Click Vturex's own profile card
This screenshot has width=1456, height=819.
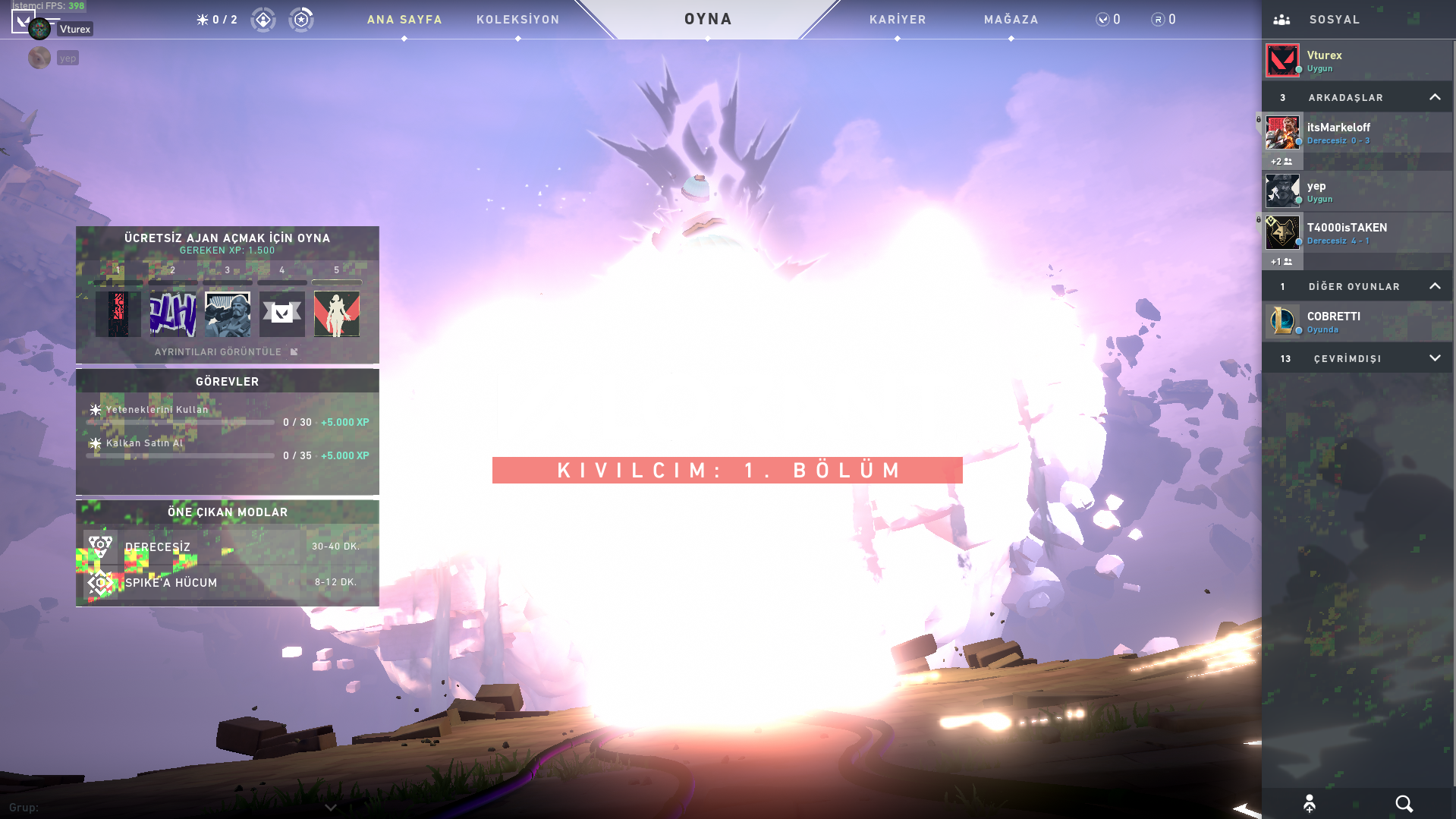click(1357, 61)
